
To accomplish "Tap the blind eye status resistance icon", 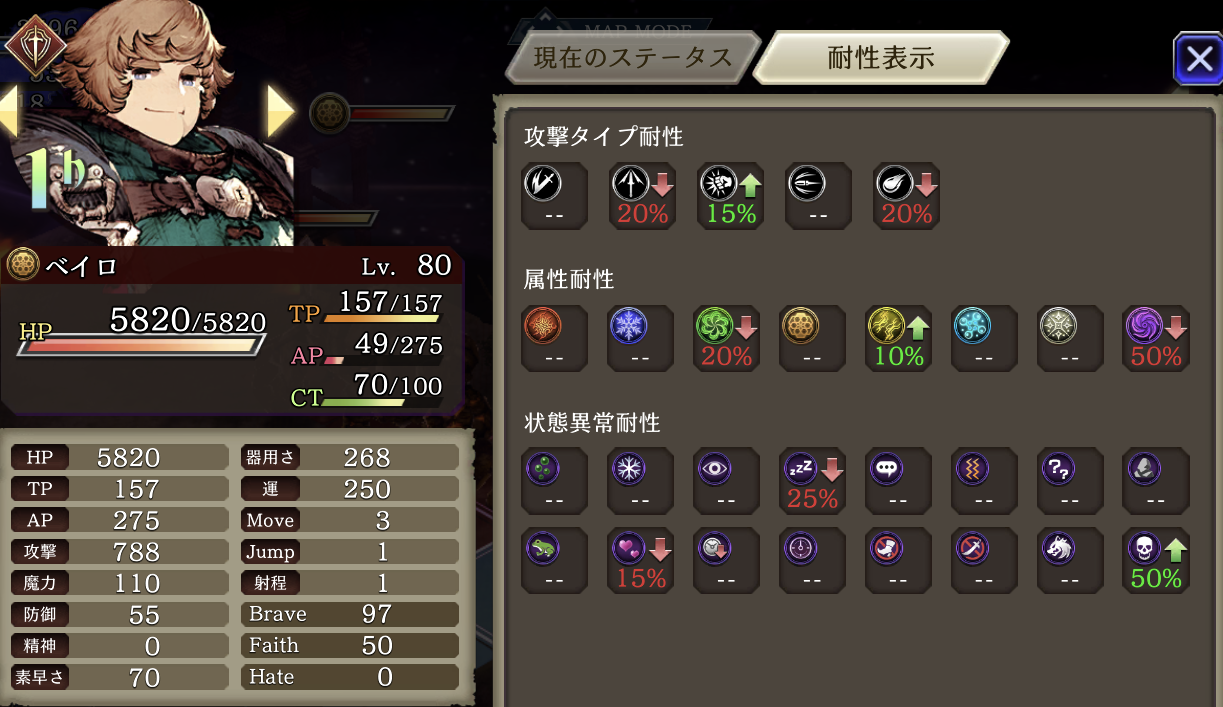I will tap(715, 468).
